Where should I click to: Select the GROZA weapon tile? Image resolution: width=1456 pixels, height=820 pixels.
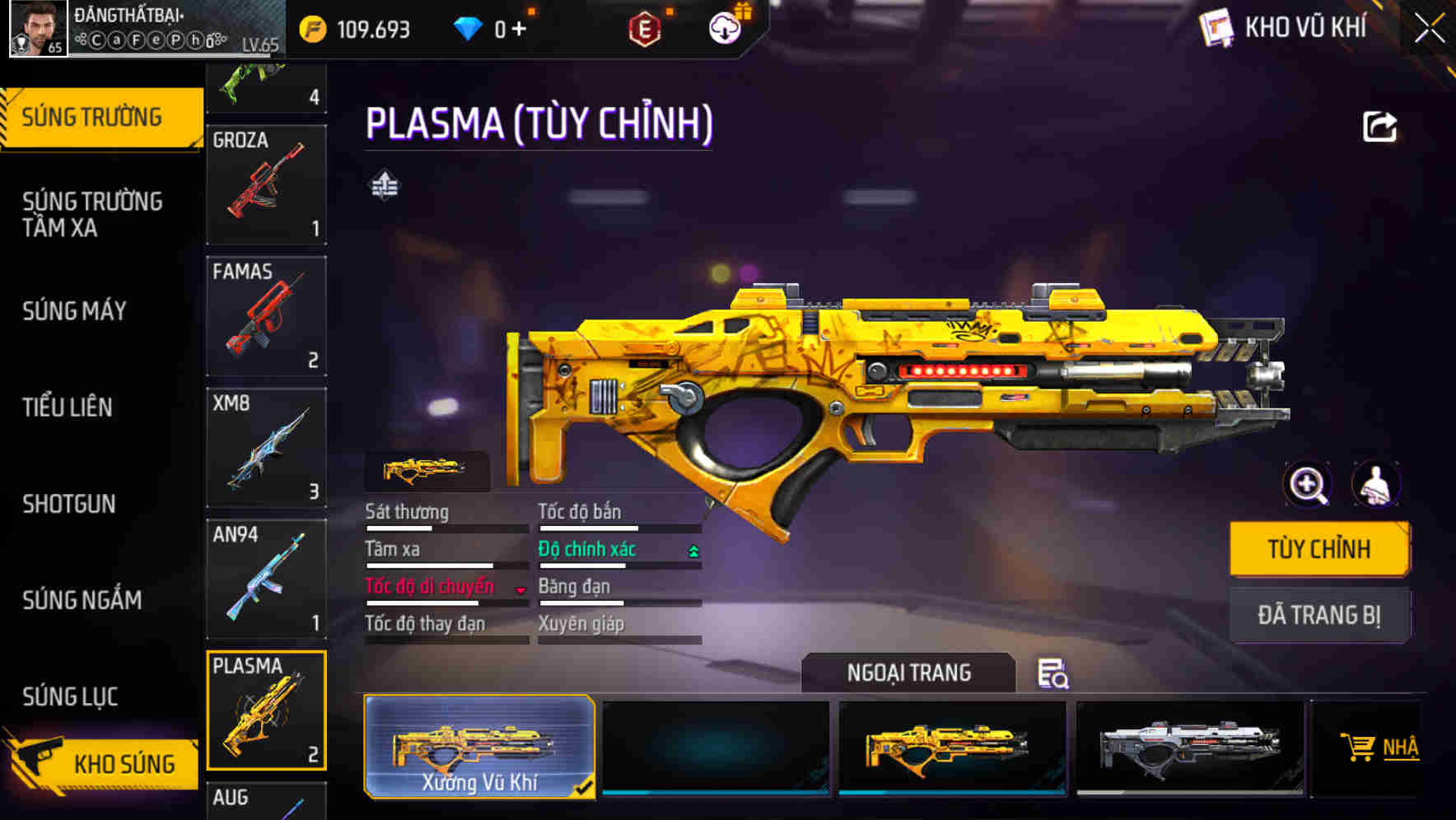click(x=266, y=184)
